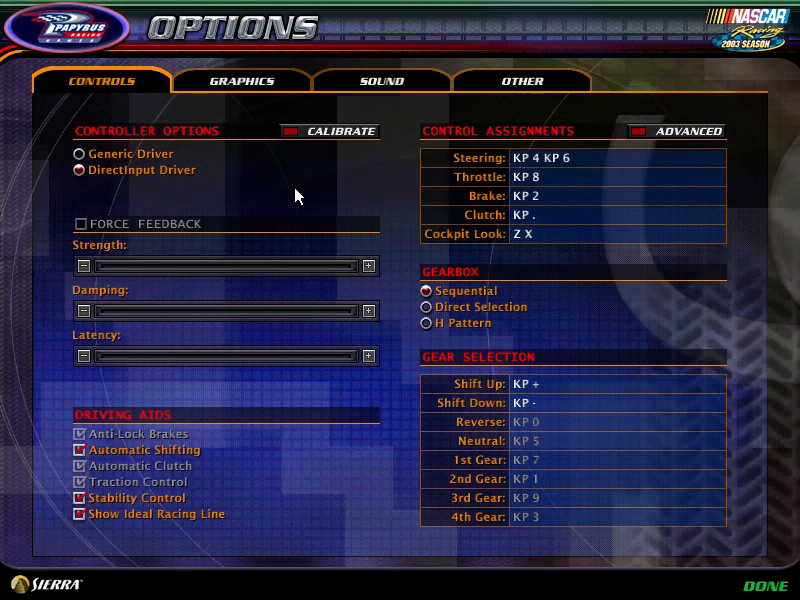The height and width of the screenshot is (600, 800).
Task: Enable the Force Feedback checkbox
Action: click(81, 224)
